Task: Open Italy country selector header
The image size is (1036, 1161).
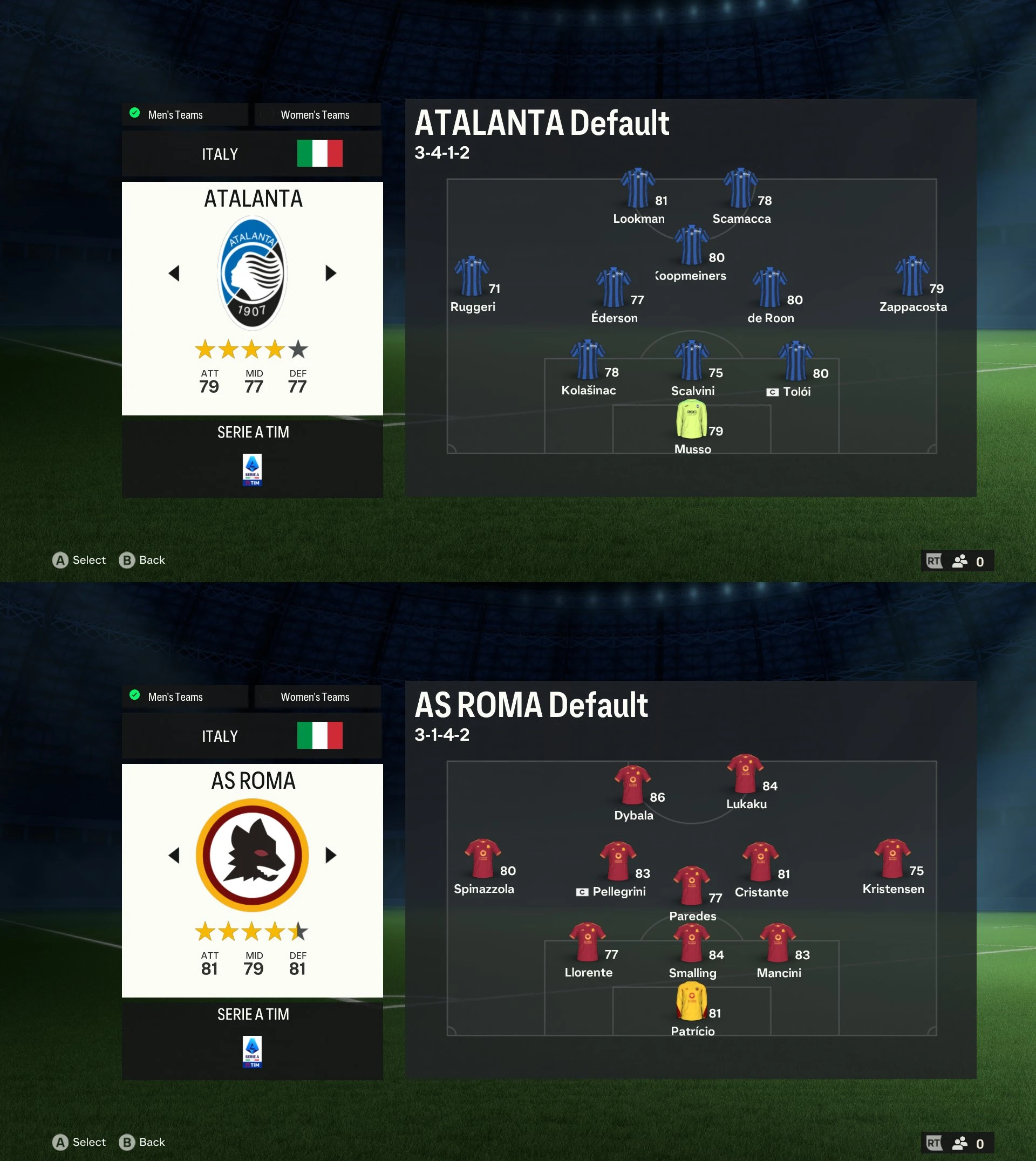Action: 220,153
